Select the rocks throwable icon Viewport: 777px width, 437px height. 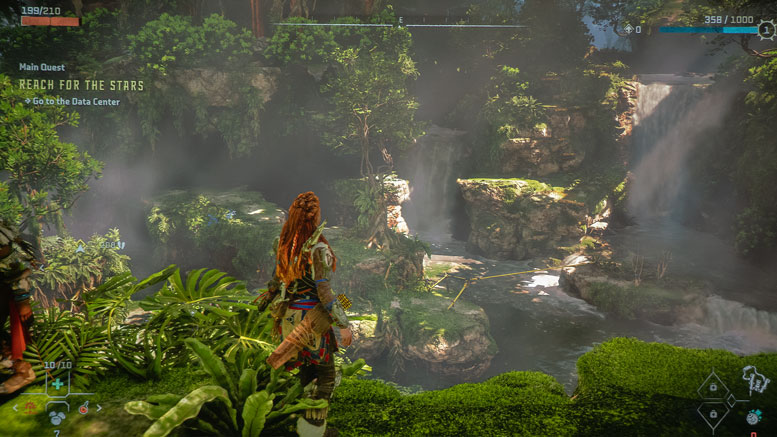[x=58, y=419]
